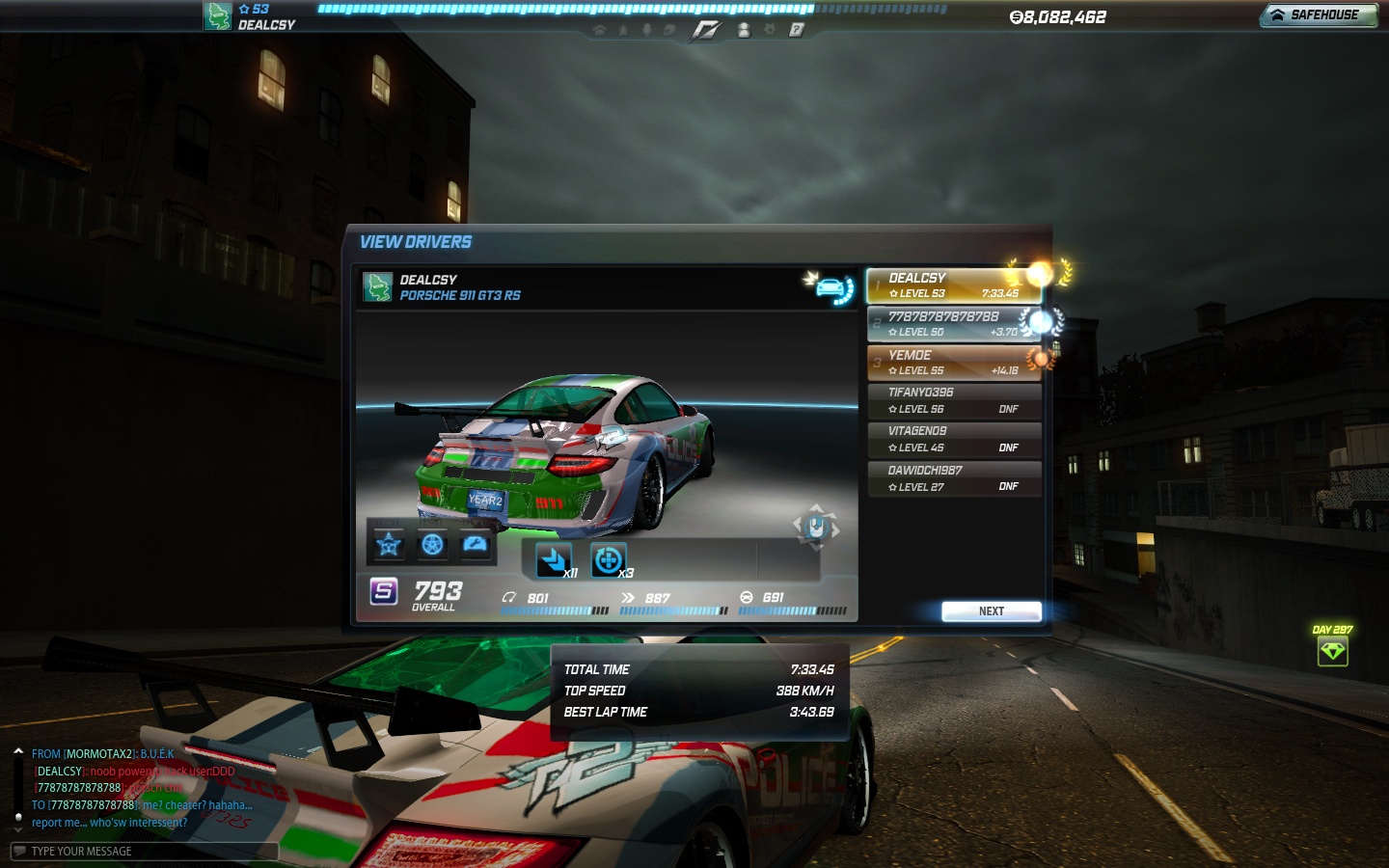
Task: View driver 77878787878788's row
Action: coord(953,324)
